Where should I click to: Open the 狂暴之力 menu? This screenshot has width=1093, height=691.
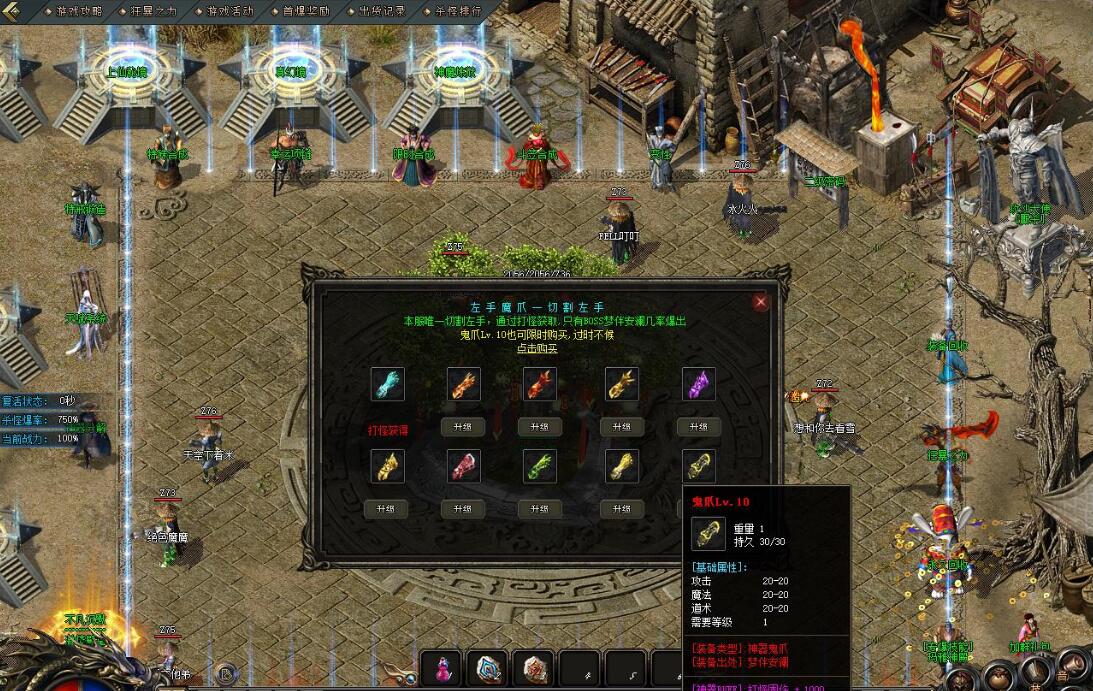pyautogui.click(x=153, y=11)
